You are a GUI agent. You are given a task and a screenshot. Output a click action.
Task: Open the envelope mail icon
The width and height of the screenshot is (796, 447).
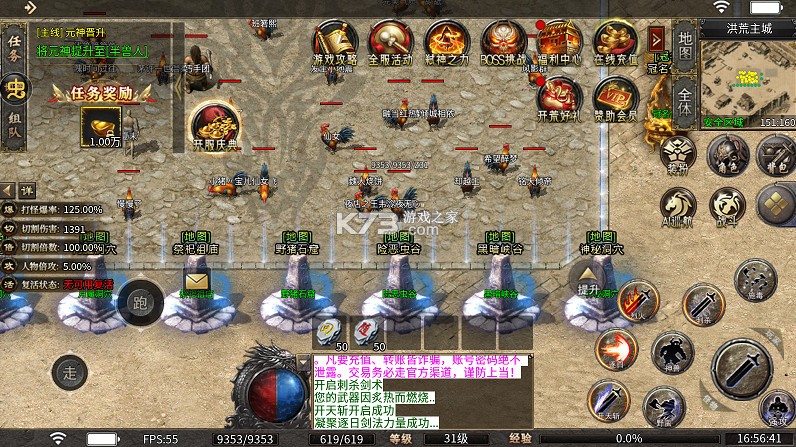(x=196, y=282)
